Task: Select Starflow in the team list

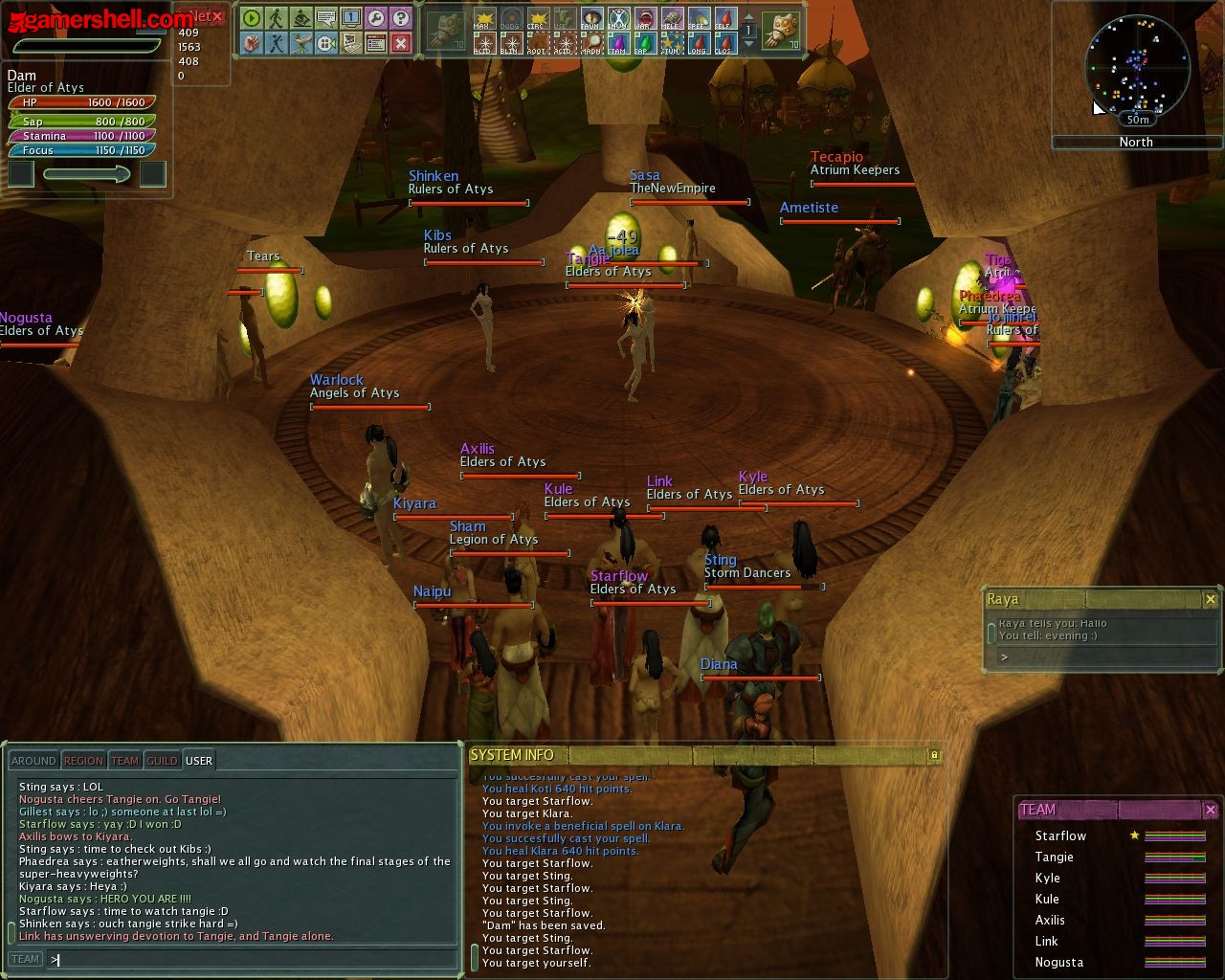Action: pyautogui.click(x=1060, y=835)
